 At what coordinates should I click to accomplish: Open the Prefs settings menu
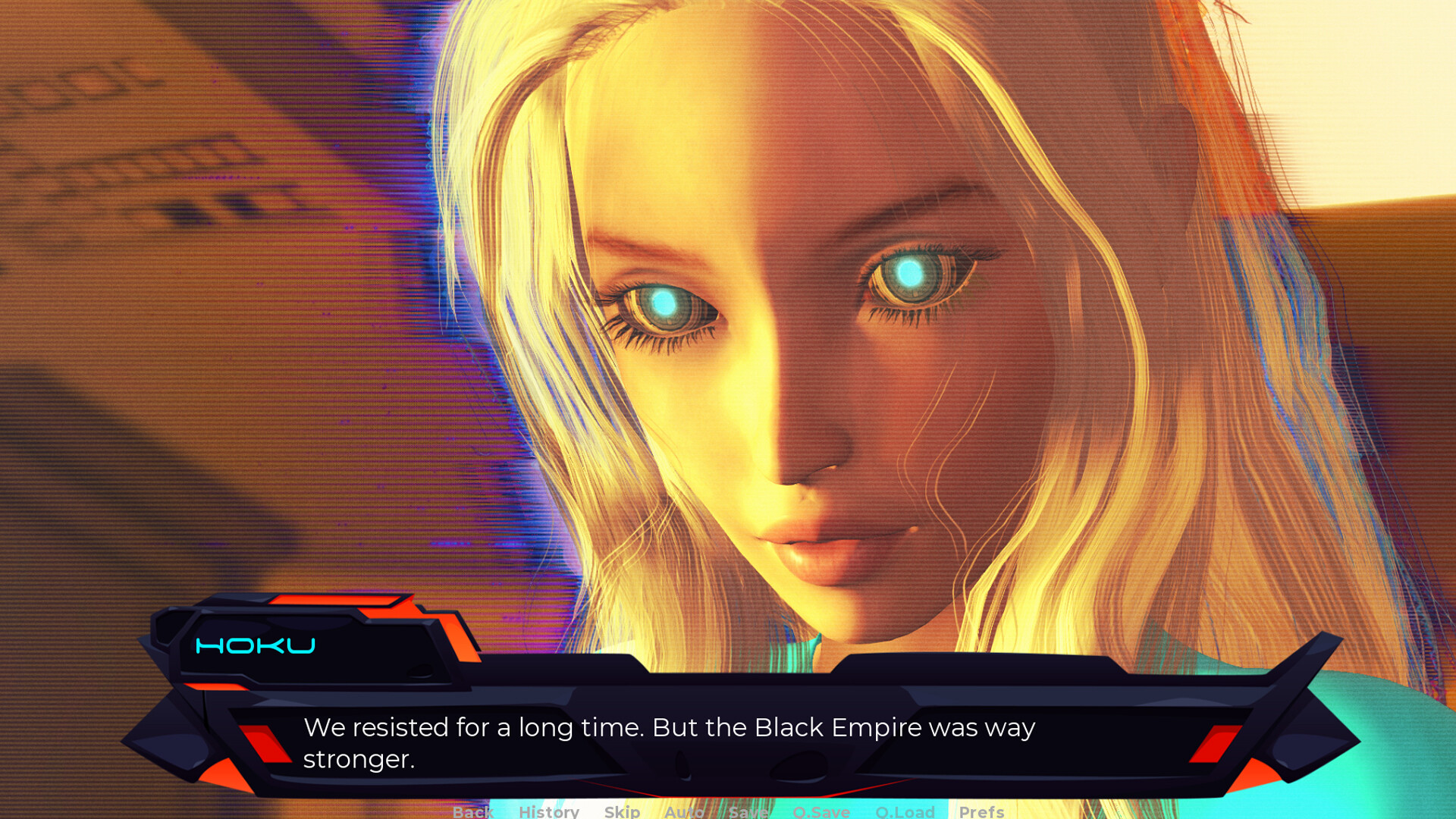[983, 812]
